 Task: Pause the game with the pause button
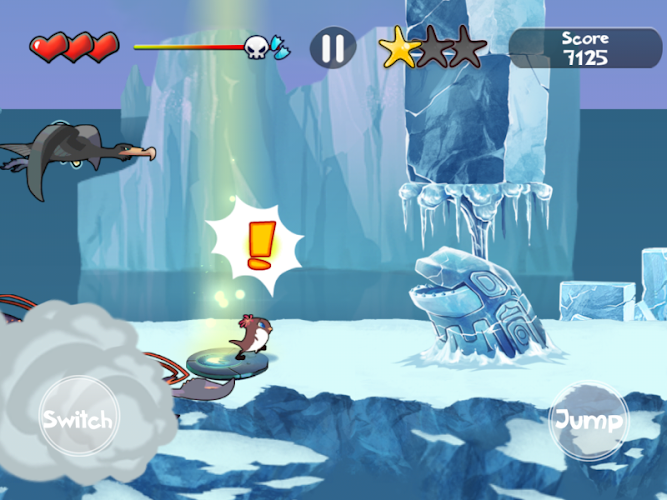[x=333, y=48]
